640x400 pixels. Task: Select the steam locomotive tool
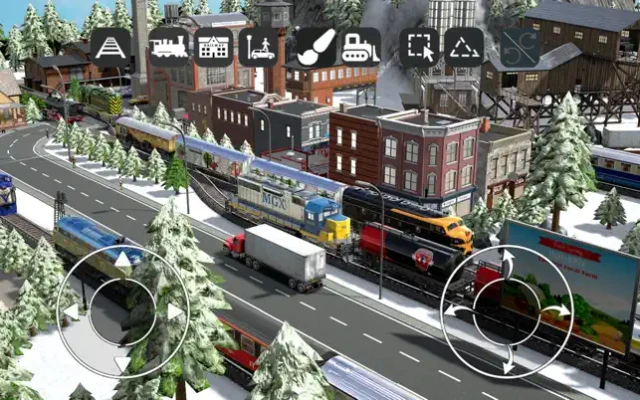(170, 47)
